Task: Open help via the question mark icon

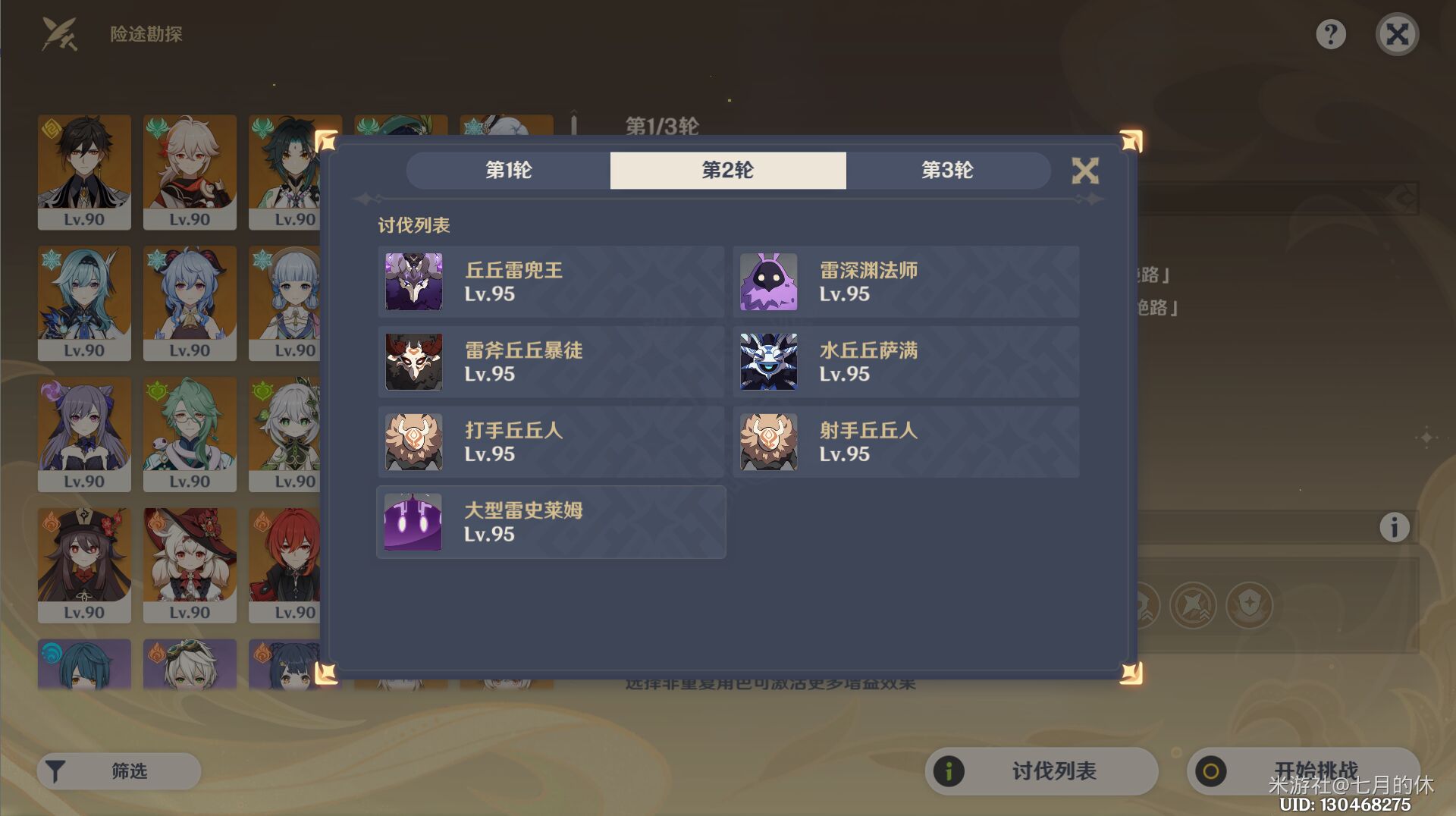Action: click(1332, 33)
